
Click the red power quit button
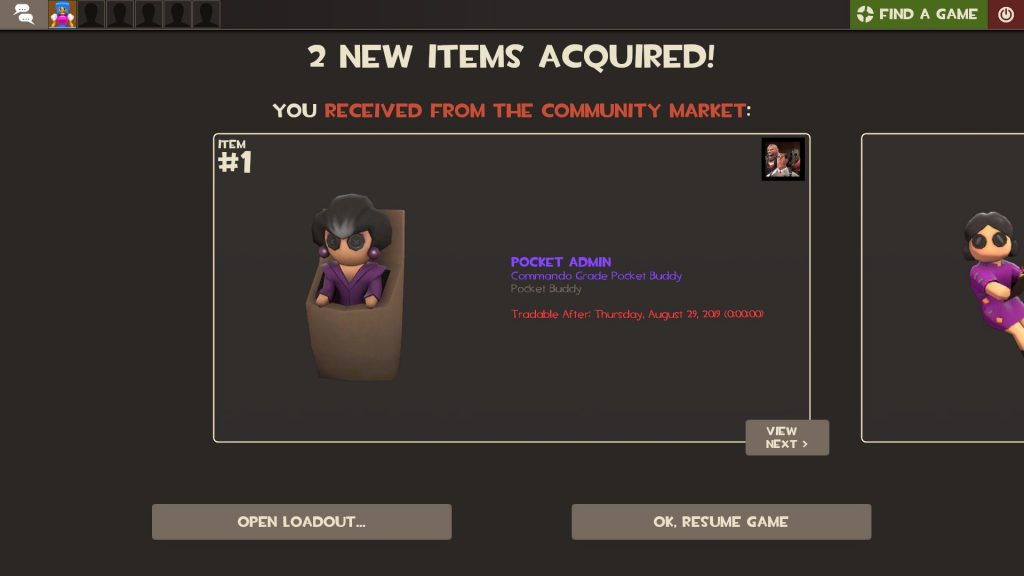[1006, 14]
